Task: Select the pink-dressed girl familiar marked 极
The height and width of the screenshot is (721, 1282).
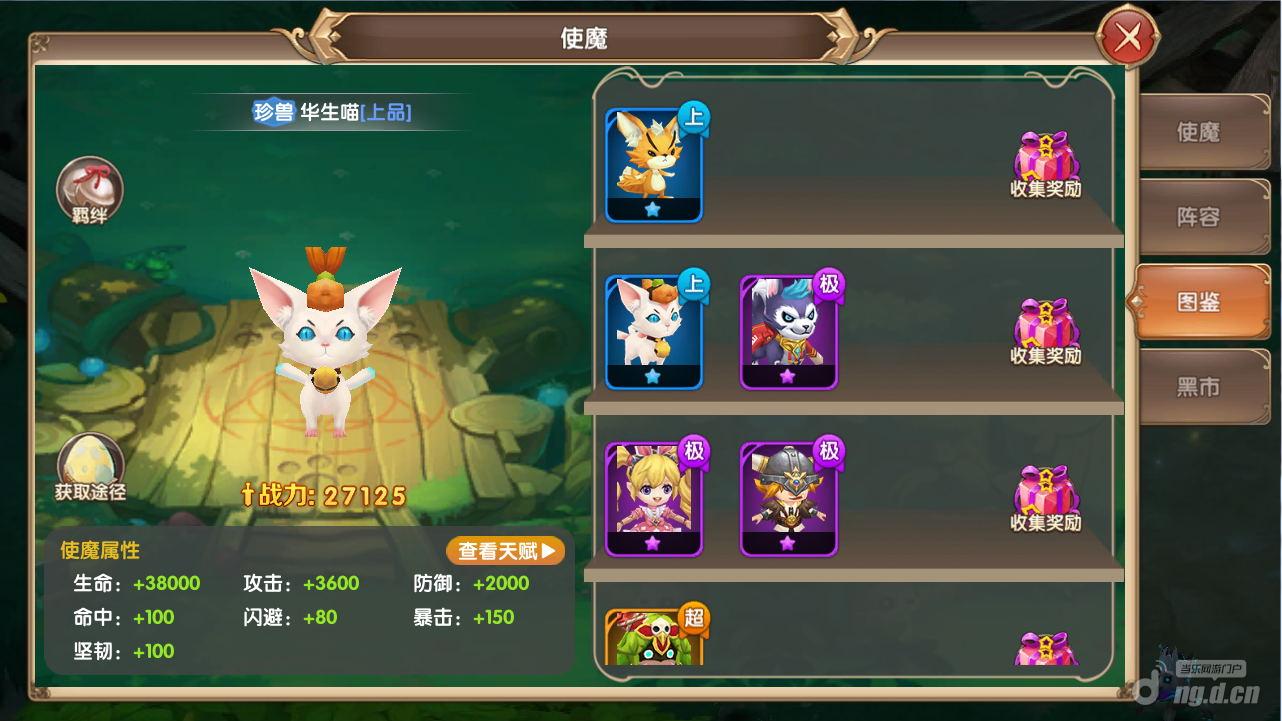Action: (652, 495)
